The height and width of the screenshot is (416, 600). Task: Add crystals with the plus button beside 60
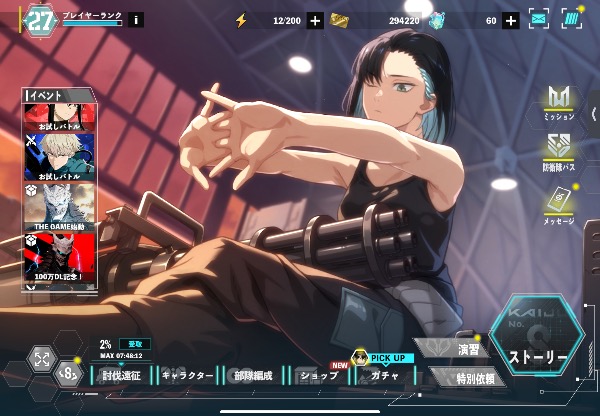point(510,20)
